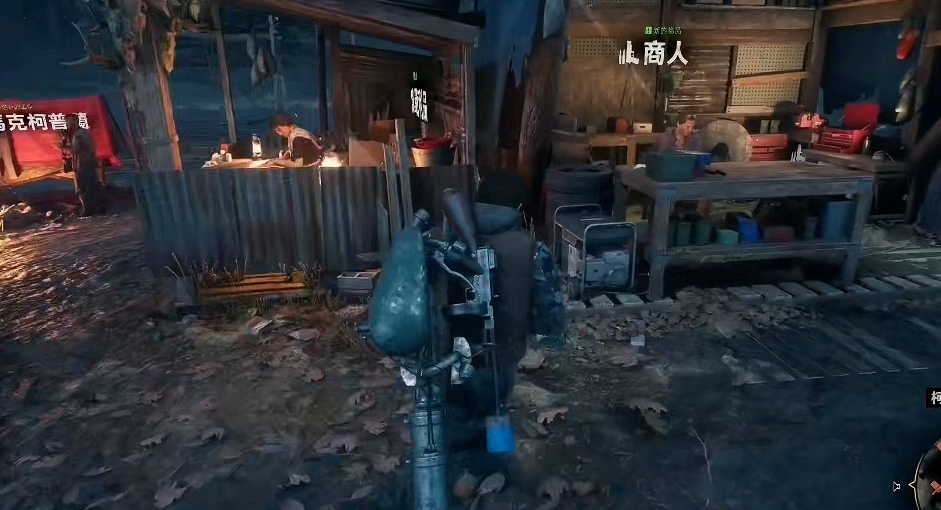Click the green new-items notice above 商人
The image size is (941, 510).
(663, 31)
